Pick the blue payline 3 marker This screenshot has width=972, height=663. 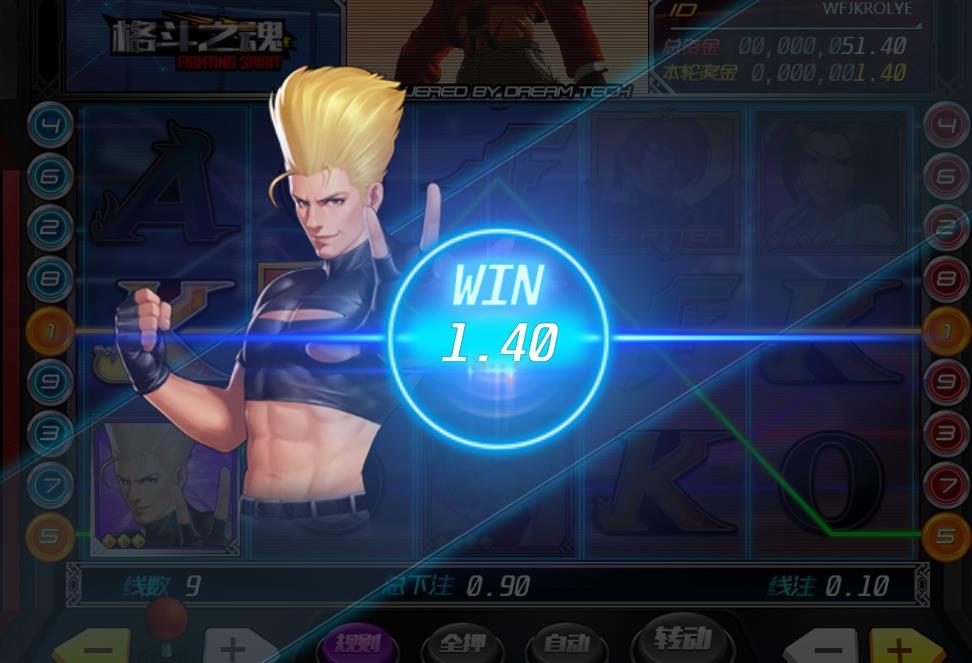point(49,434)
